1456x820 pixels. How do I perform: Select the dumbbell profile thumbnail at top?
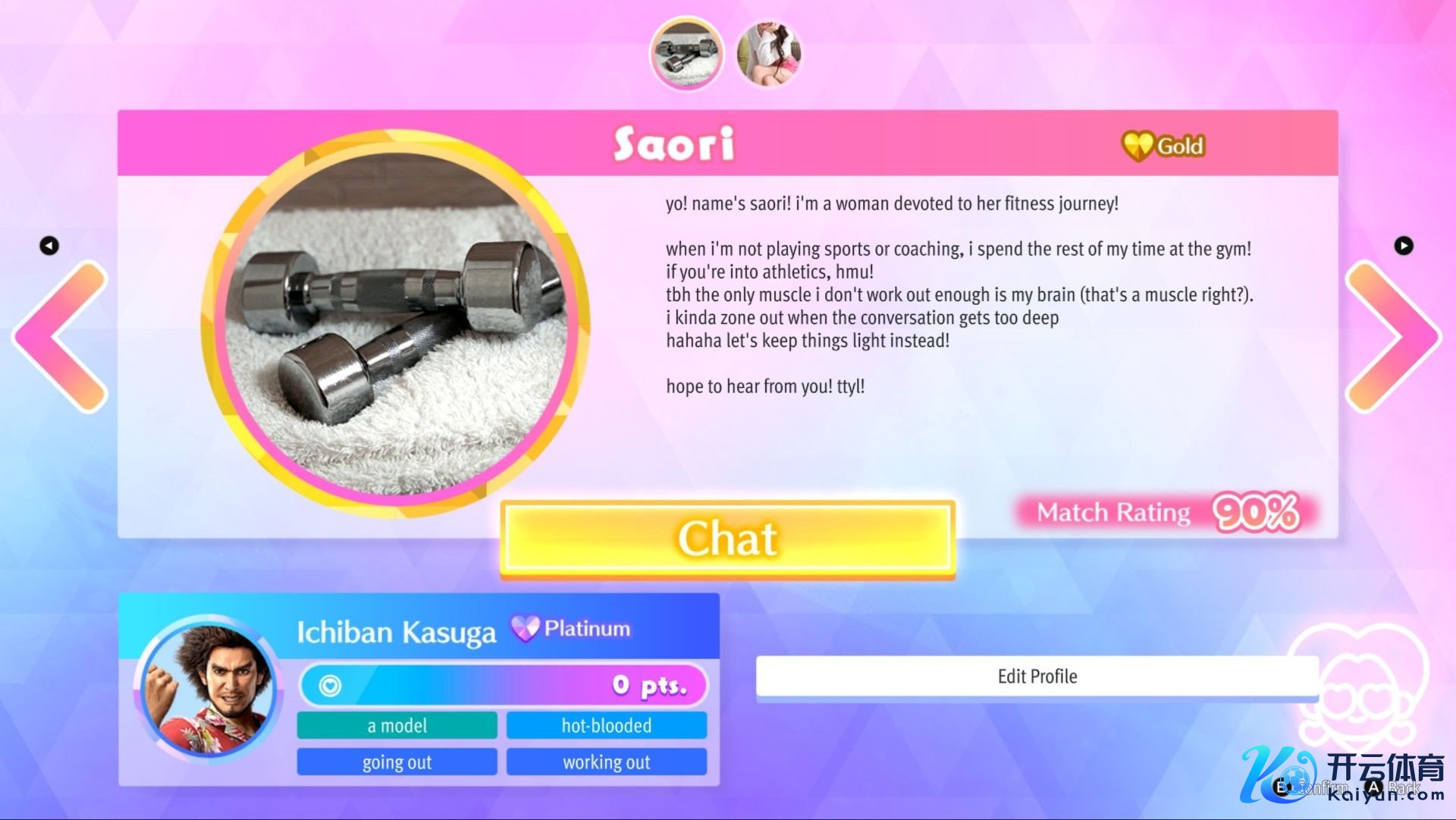click(686, 54)
